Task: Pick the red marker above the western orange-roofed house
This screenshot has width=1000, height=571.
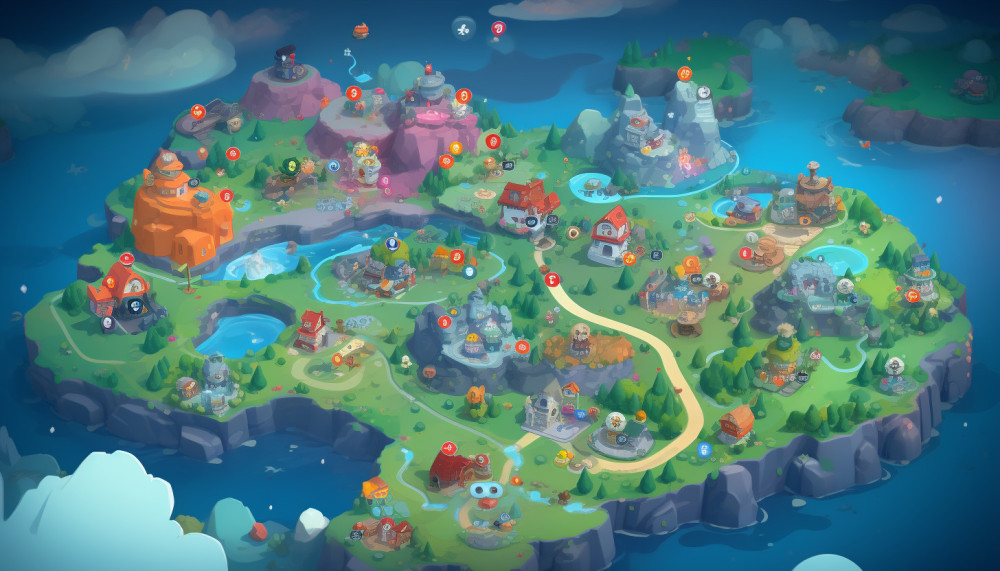Action: [127, 258]
